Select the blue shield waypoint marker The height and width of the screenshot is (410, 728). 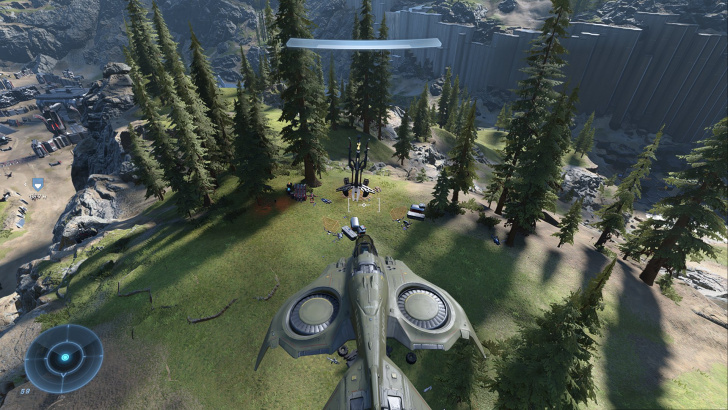[38, 184]
